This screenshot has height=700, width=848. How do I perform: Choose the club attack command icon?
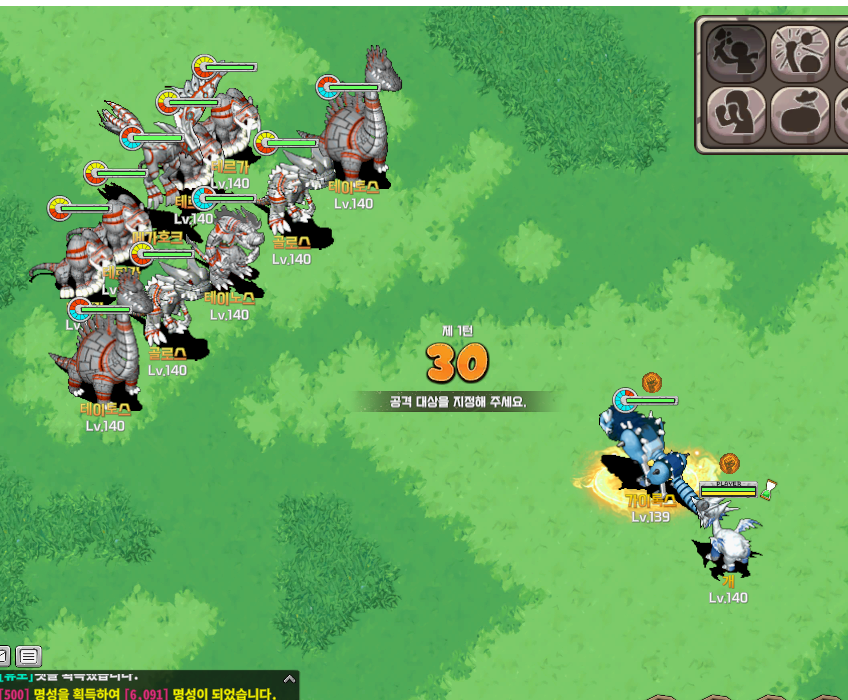pyautogui.click(x=736, y=52)
